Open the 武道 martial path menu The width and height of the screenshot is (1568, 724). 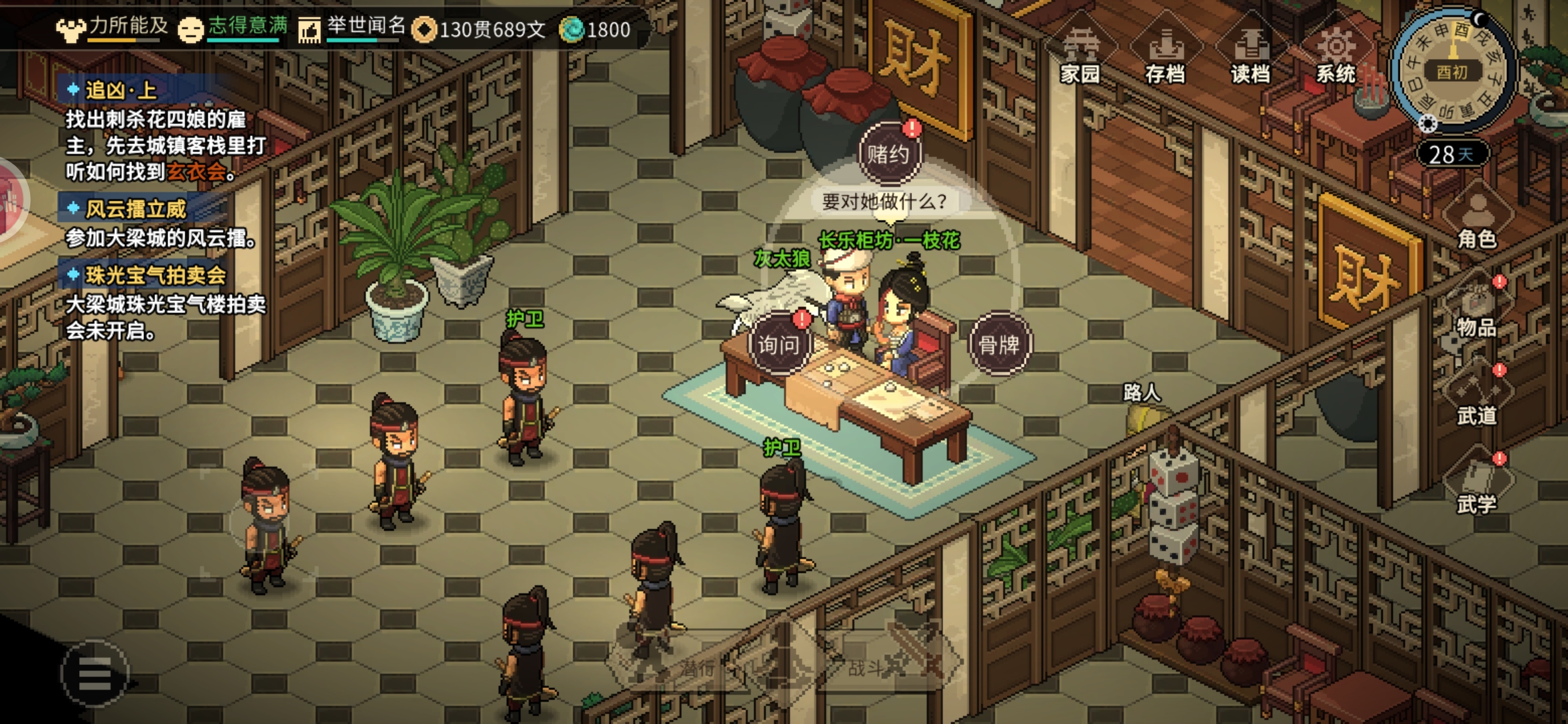(x=1477, y=397)
